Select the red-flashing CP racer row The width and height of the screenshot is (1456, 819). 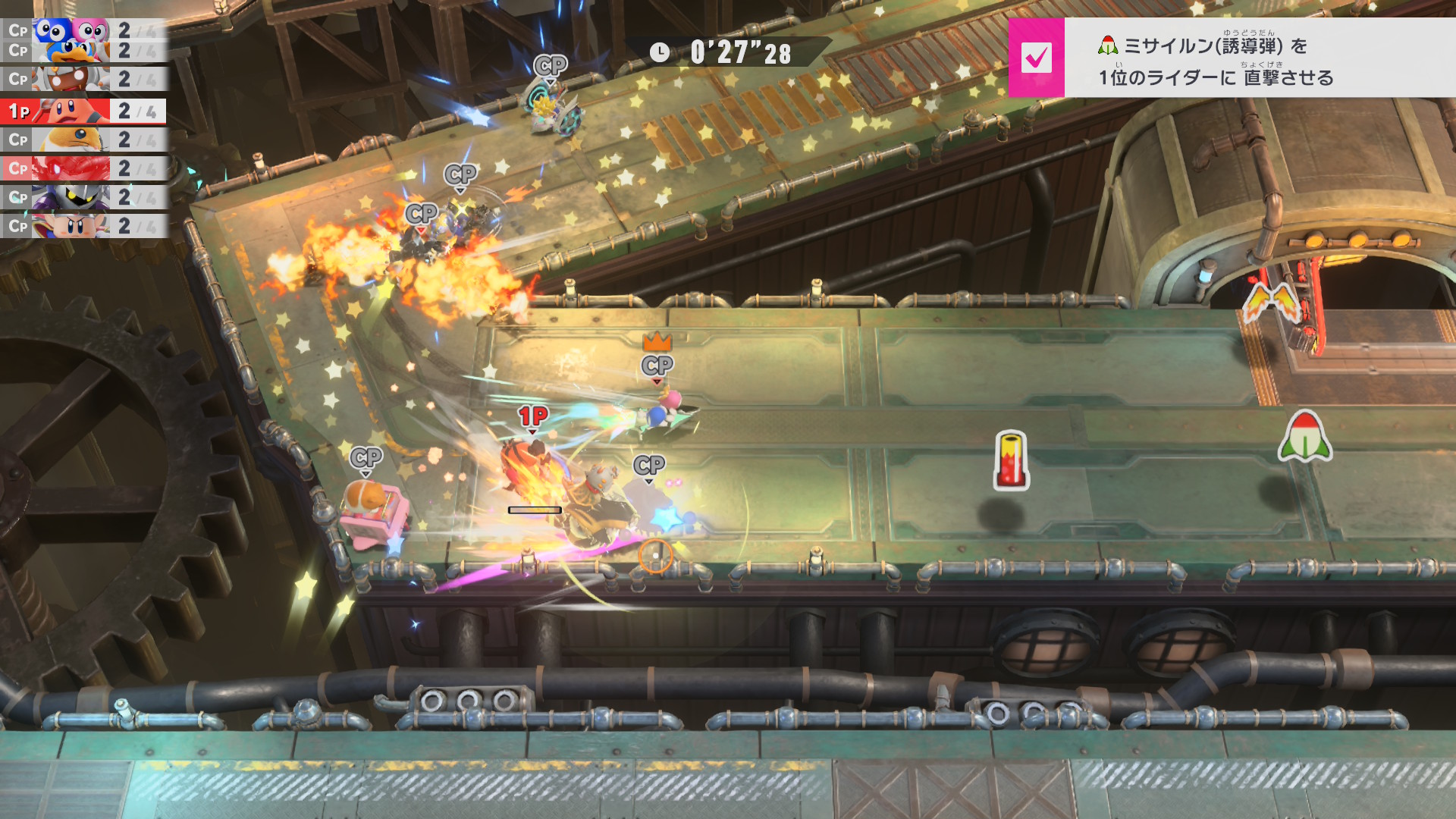[82, 168]
